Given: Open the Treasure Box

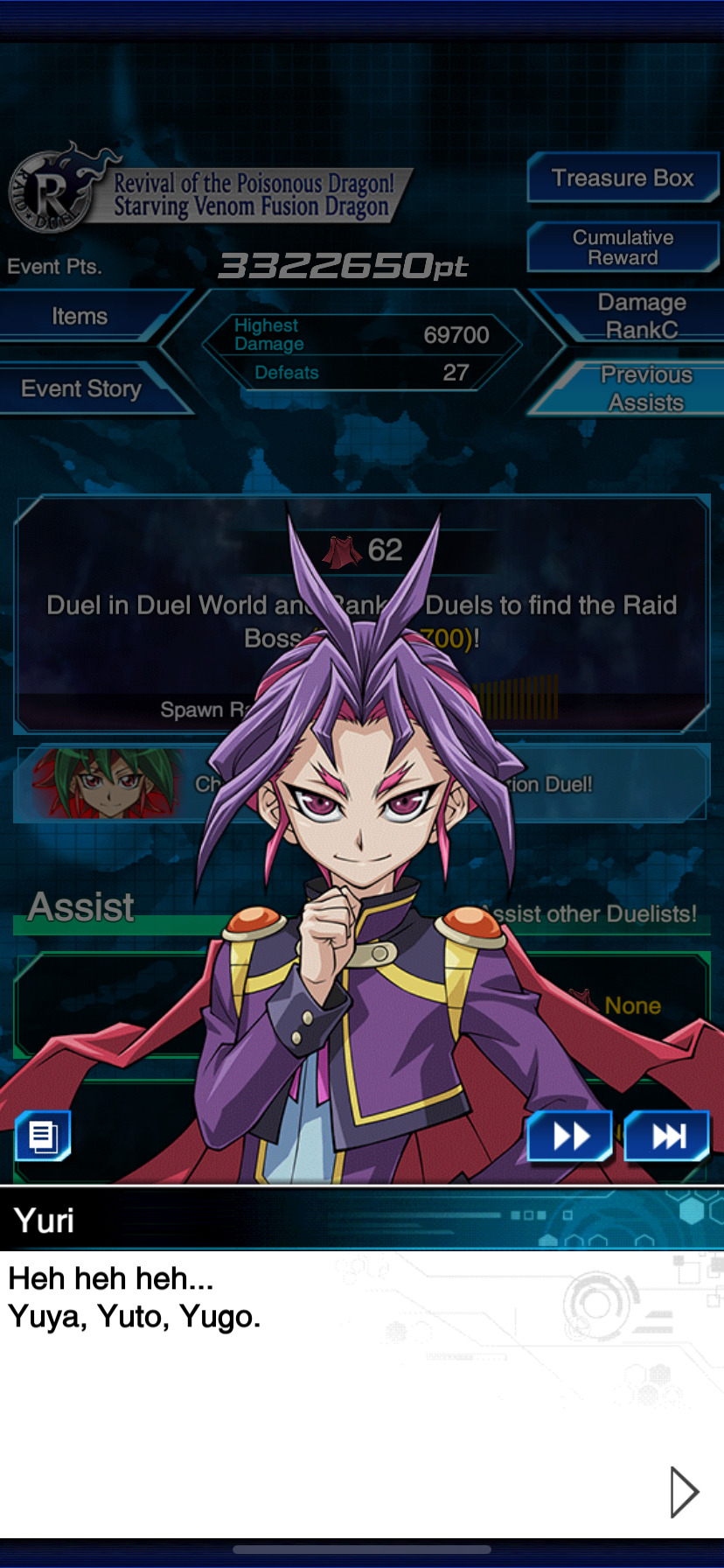Looking at the screenshot, I should click(622, 178).
